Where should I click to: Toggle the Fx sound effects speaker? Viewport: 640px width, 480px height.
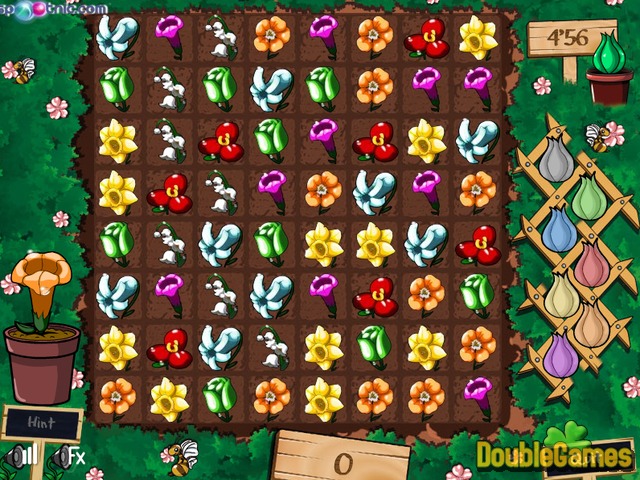tap(68, 458)
